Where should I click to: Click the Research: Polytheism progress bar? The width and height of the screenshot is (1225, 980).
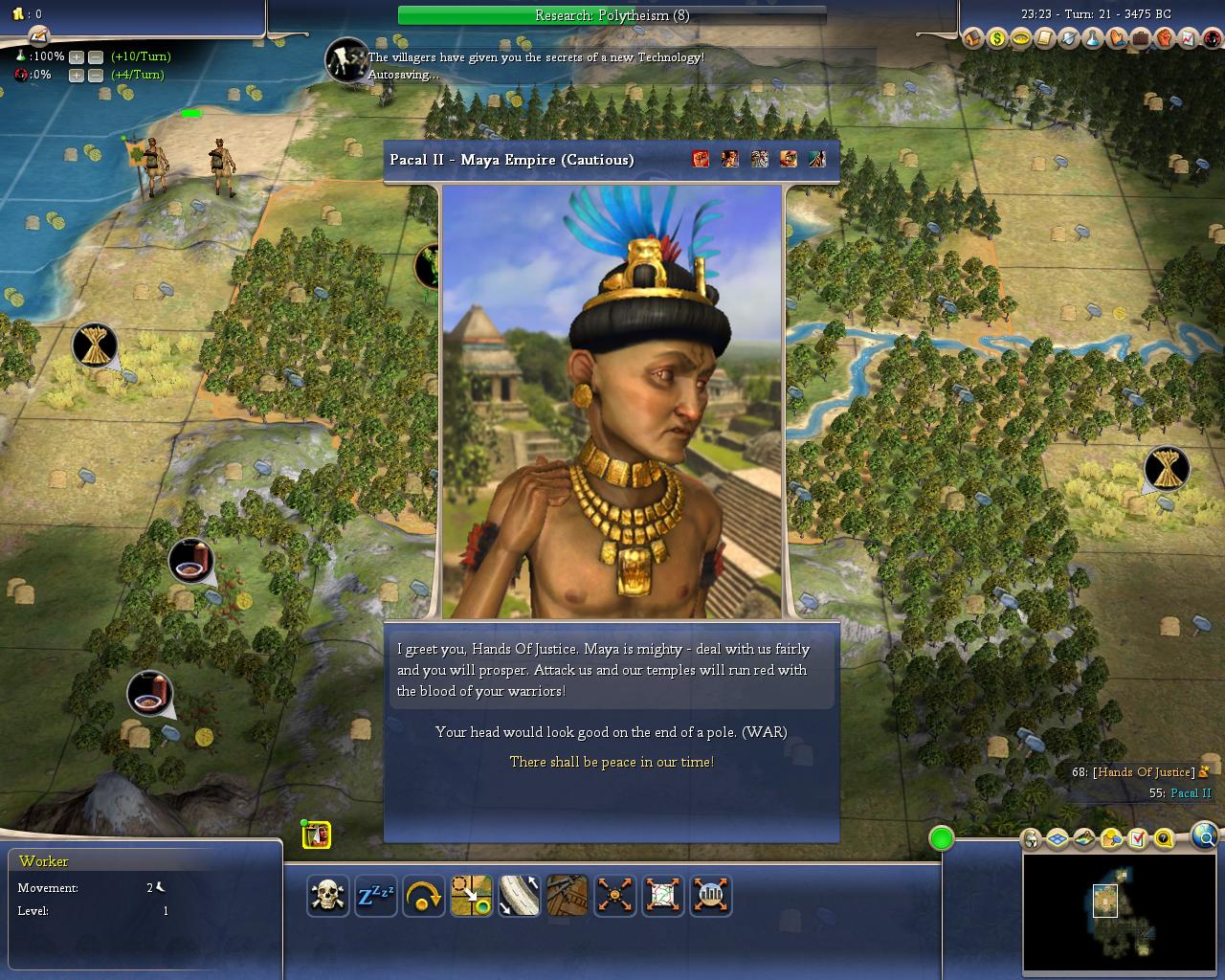[x=612, y=15]
